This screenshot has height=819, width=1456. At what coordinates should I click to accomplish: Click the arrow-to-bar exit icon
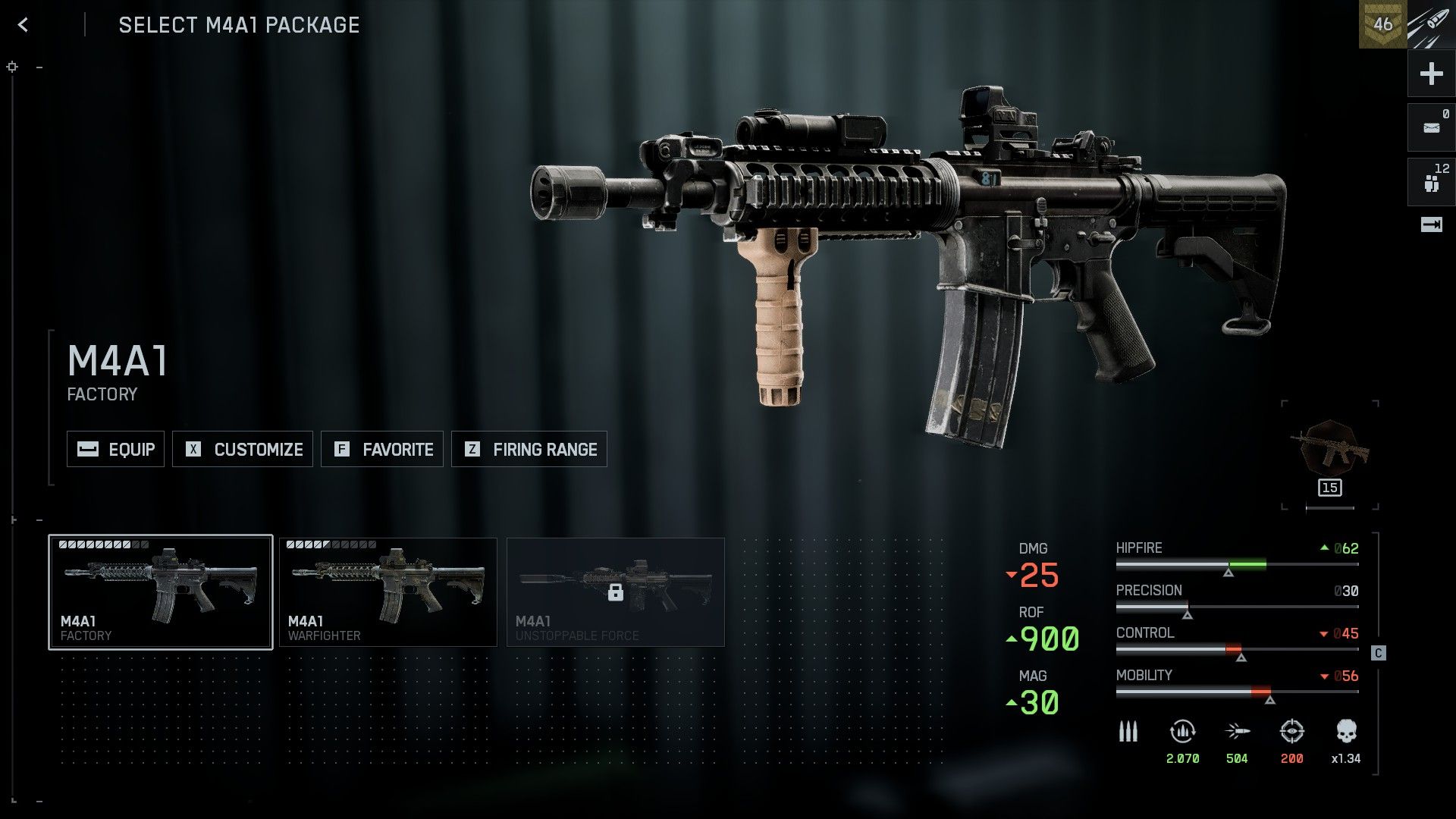tap(1431, 224)
